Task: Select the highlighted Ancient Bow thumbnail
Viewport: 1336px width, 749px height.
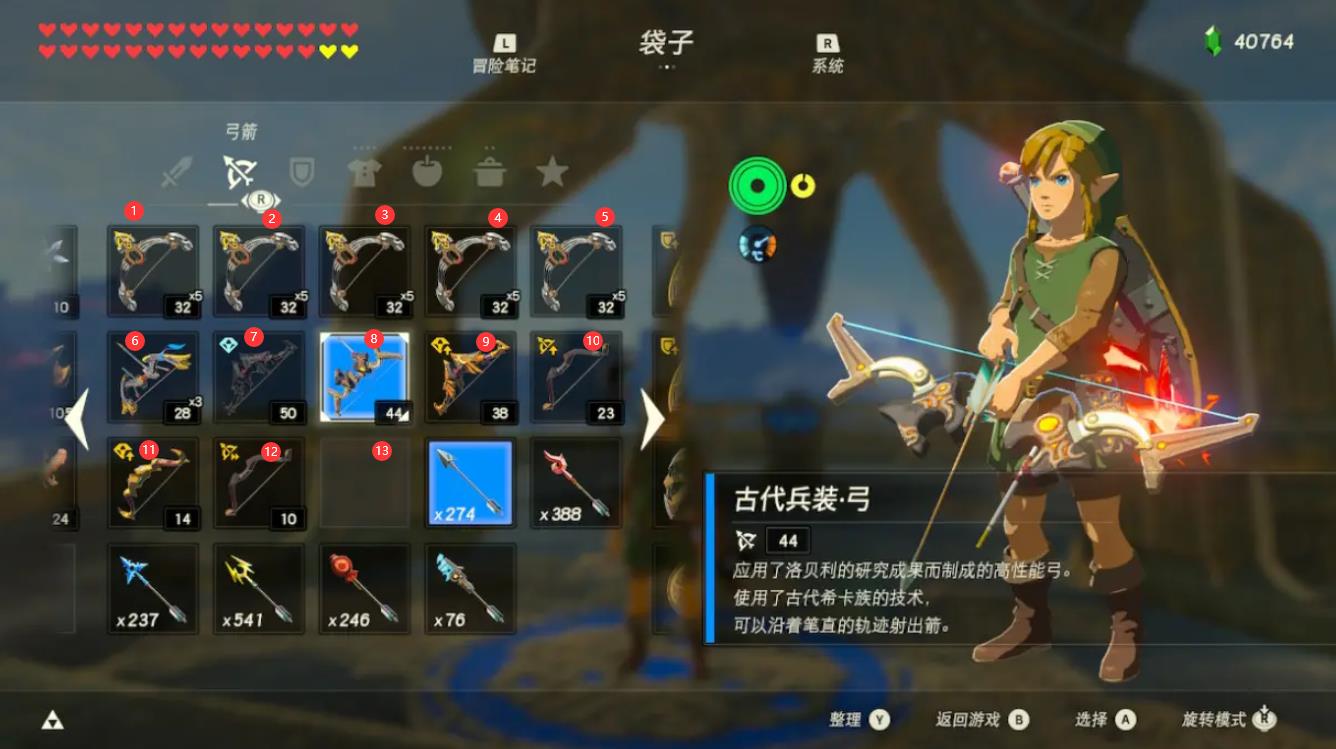Action: 364,375
